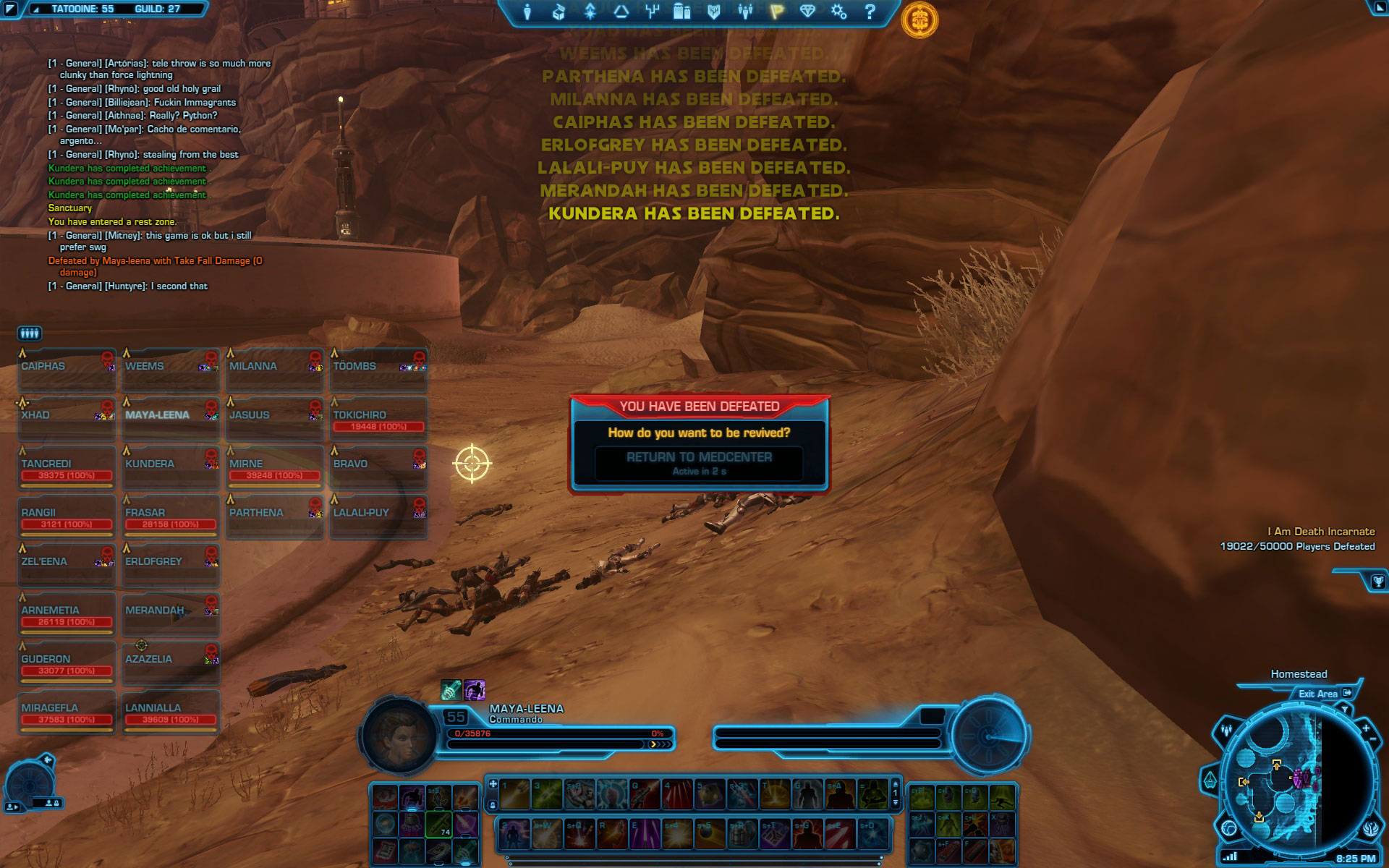This screenshot has height=868, width=1389.
Task: Open the inventory crate icon
Action: pos(558,12)
